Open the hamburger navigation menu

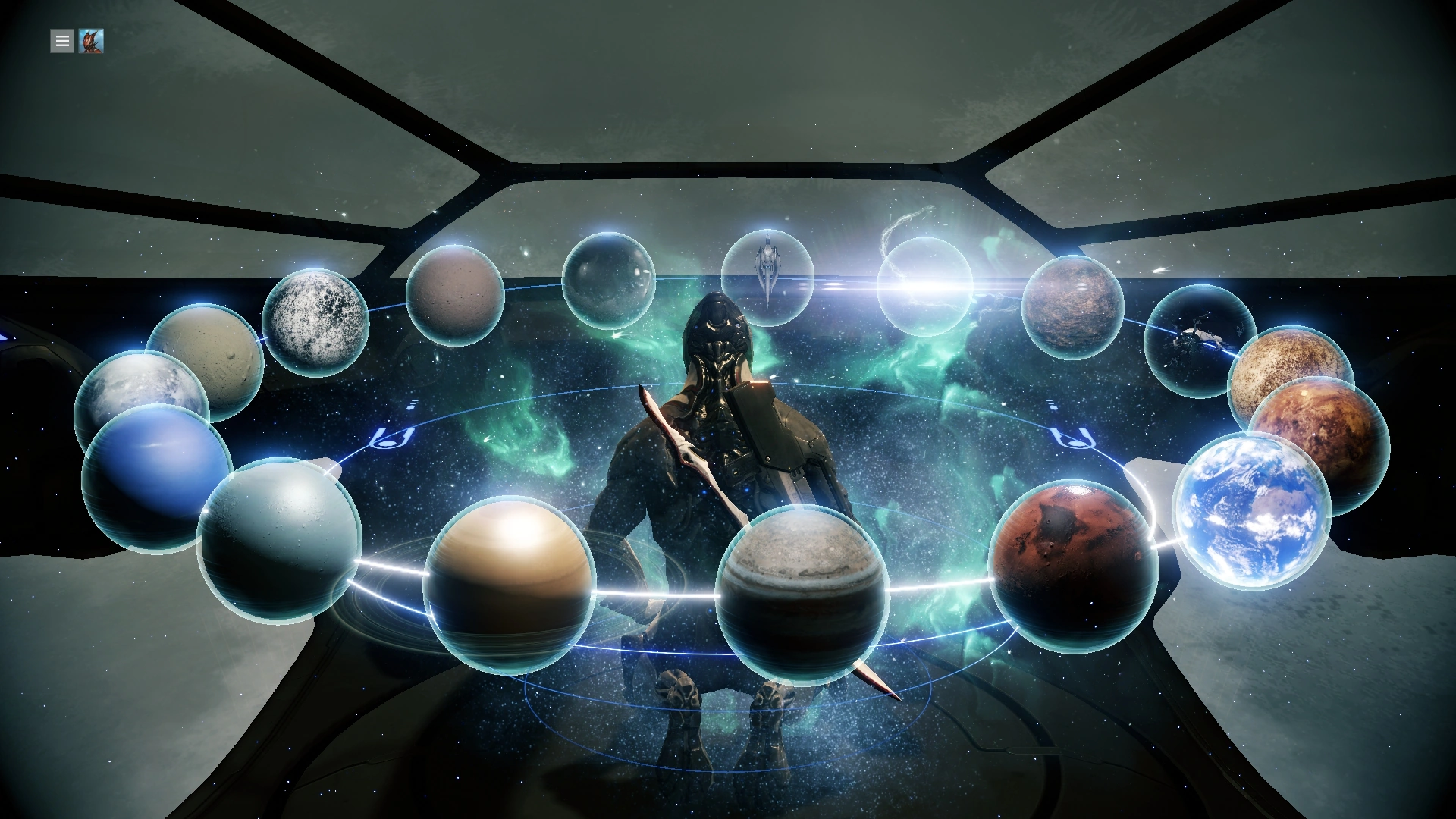(61, 41)
